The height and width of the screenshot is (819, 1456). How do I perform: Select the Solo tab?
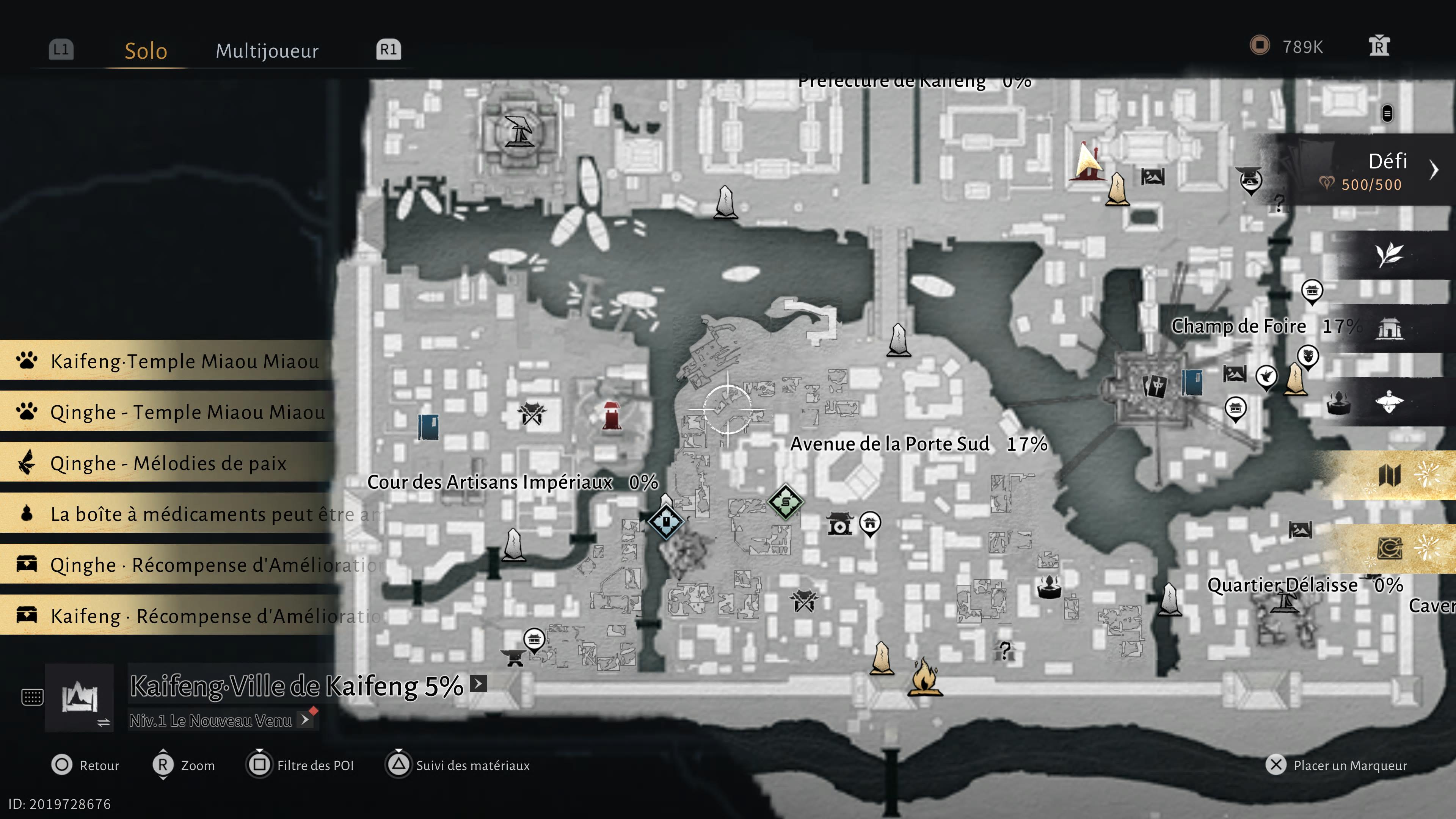tap(146, 51)
